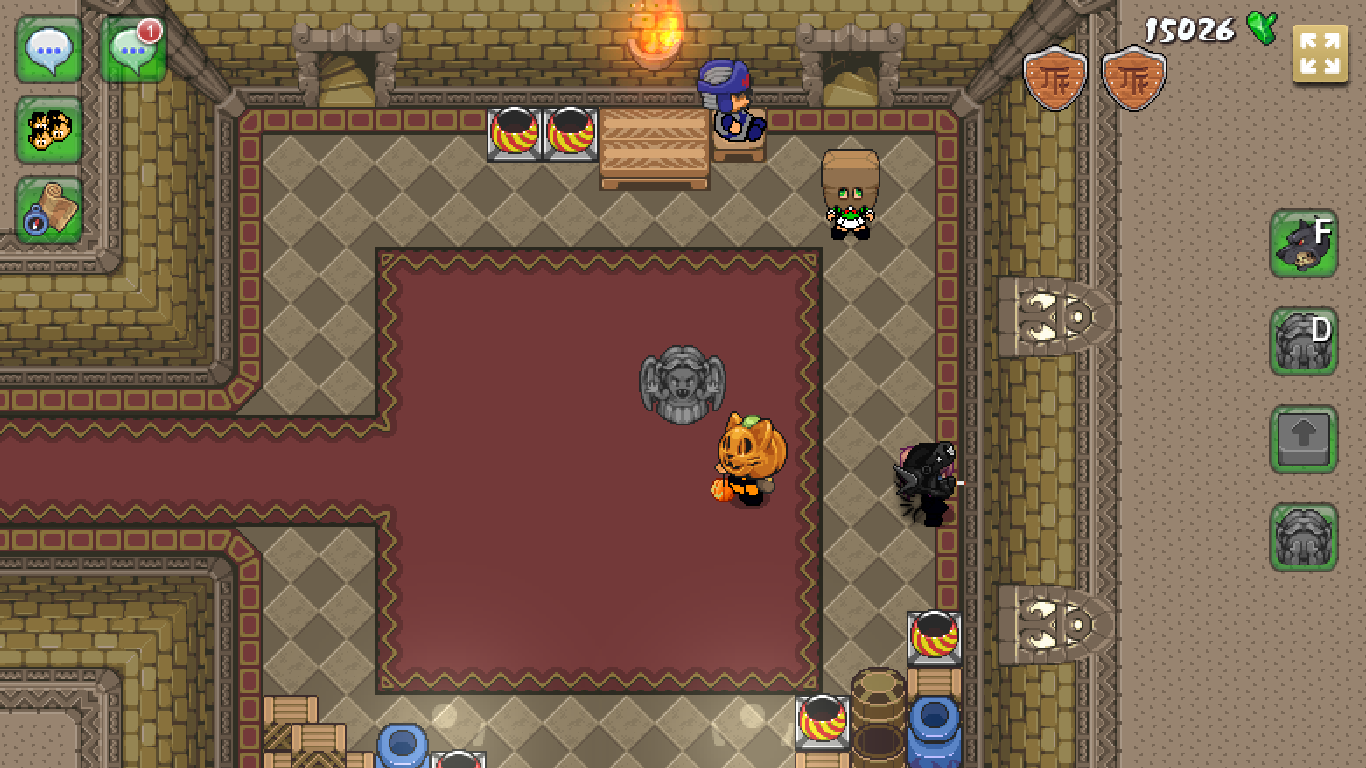This screenshot has width=1366, height=768.
Task: Use the stone gargoyle slot marked D
Action: click(1304, 341)
